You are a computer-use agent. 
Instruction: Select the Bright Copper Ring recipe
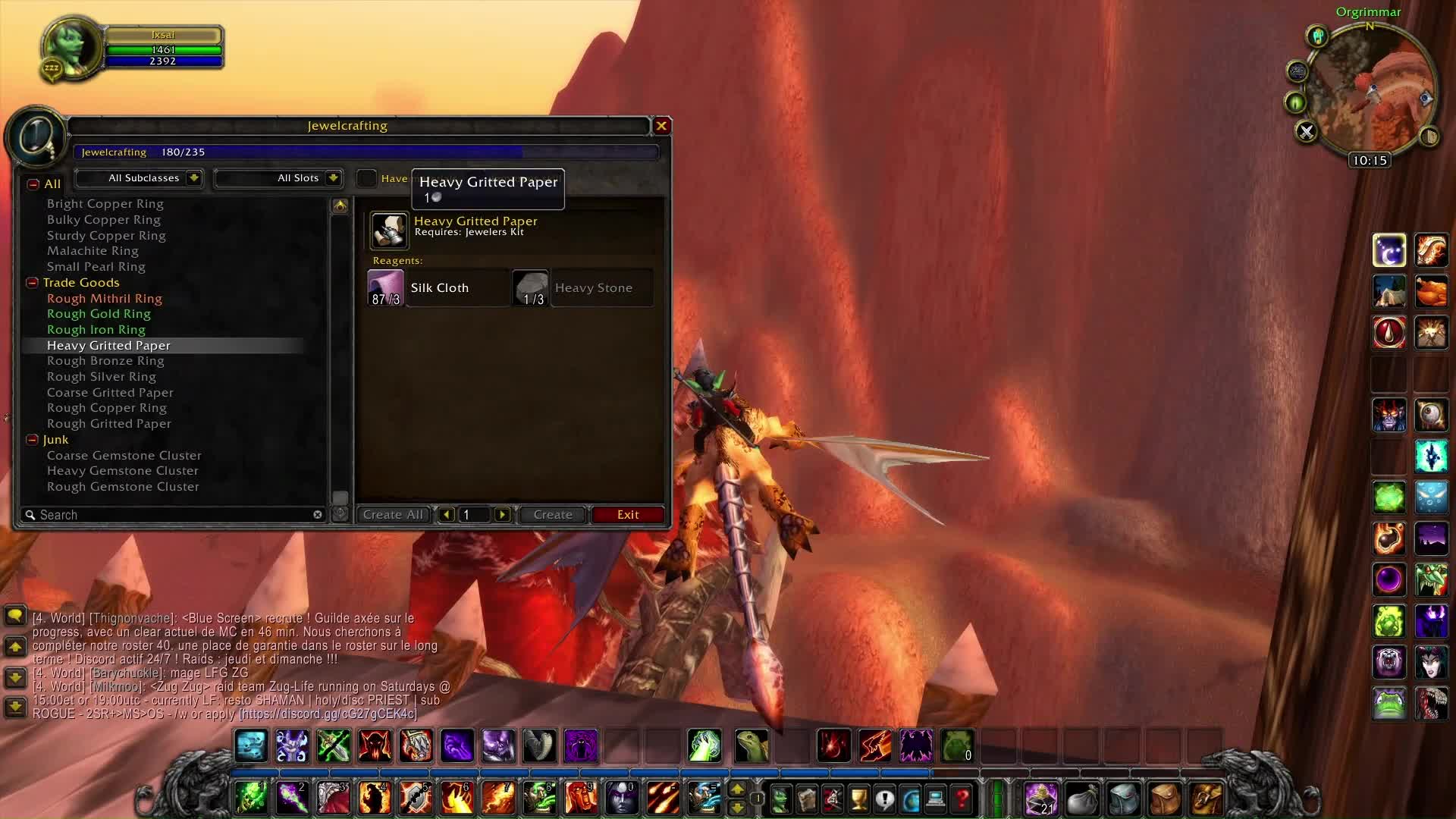pyautogui.click(x=105, y=204)
